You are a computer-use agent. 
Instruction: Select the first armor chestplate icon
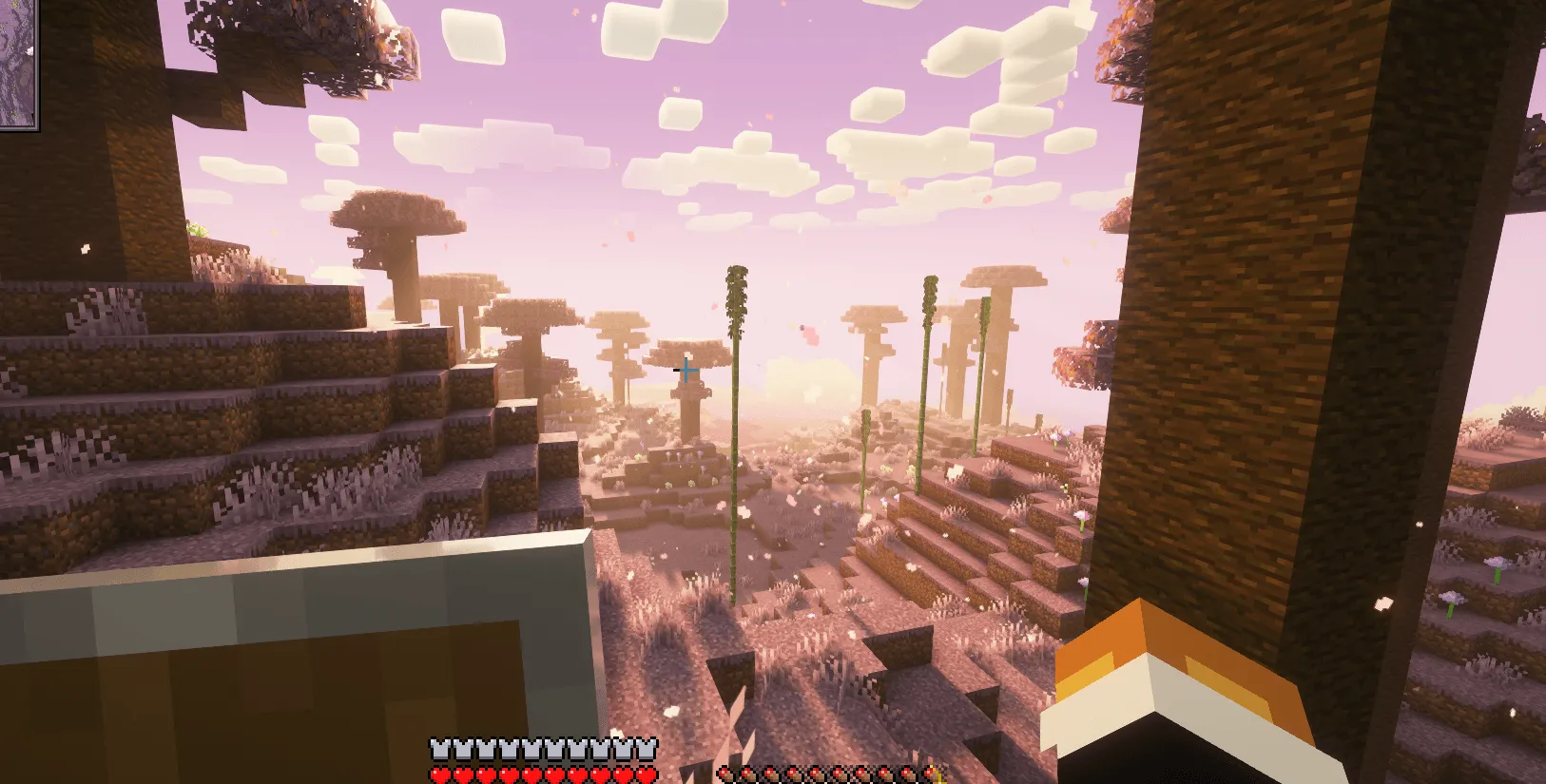(x=437, y=748)
